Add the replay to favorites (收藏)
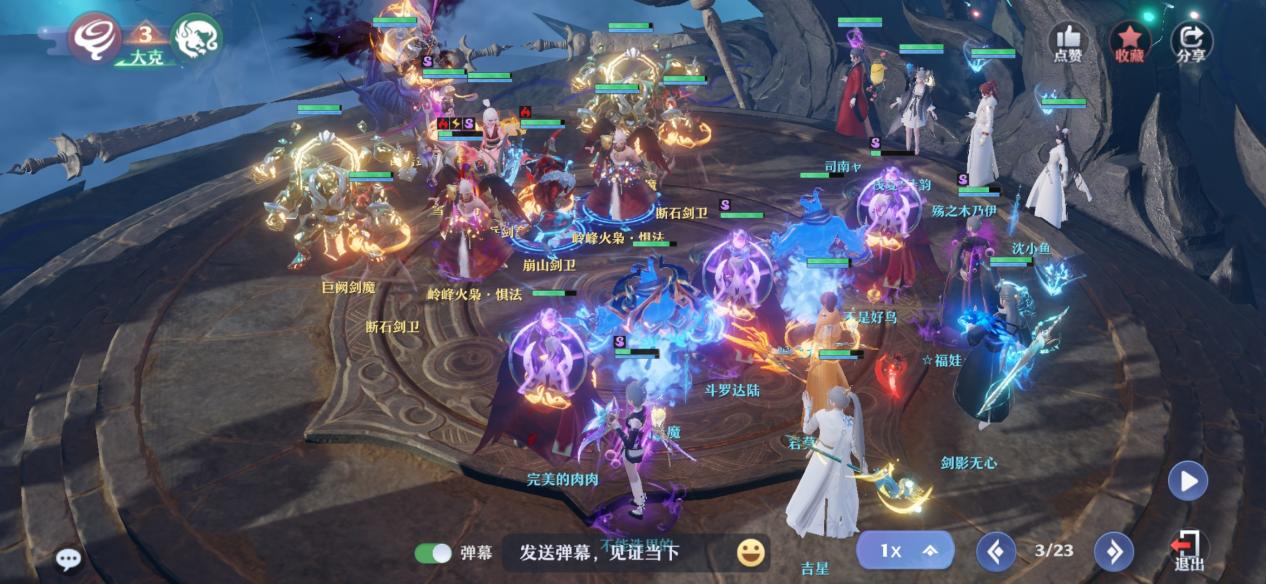Screen dimensions: 1266x584 pyautogui.click(x=1129, y=42)
